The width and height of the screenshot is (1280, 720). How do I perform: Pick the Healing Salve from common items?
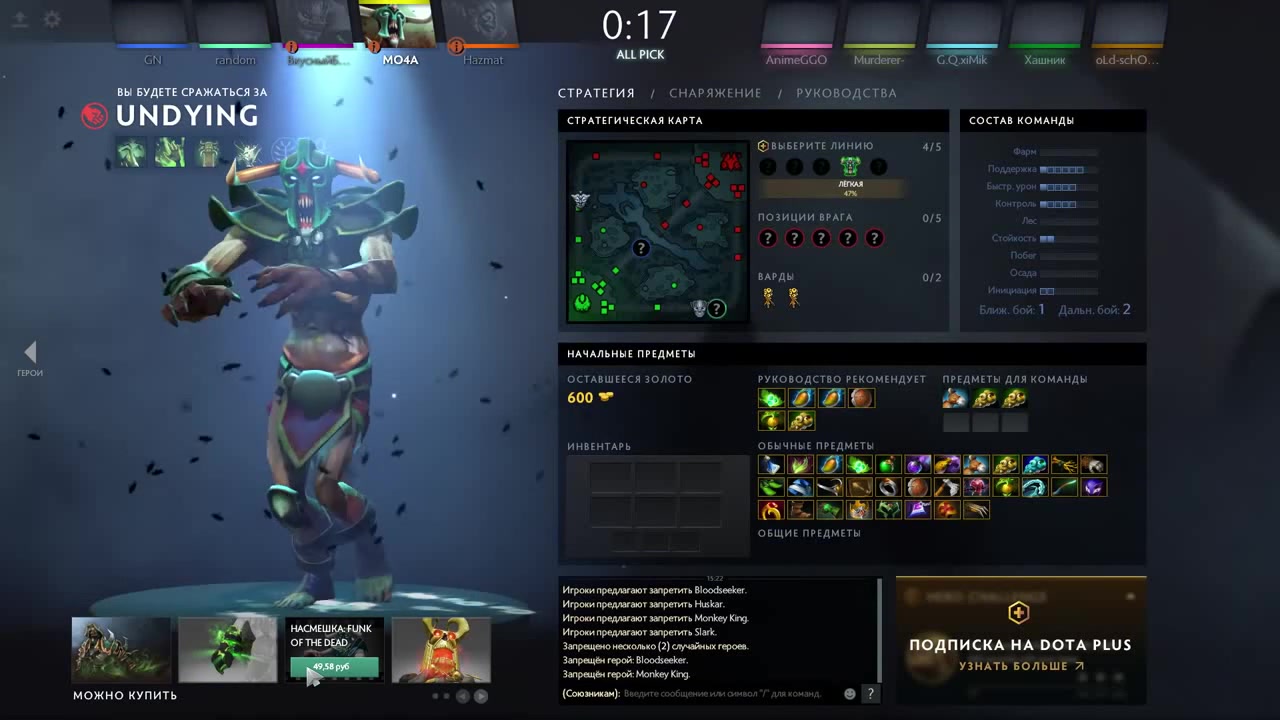(x=886, y=464)
